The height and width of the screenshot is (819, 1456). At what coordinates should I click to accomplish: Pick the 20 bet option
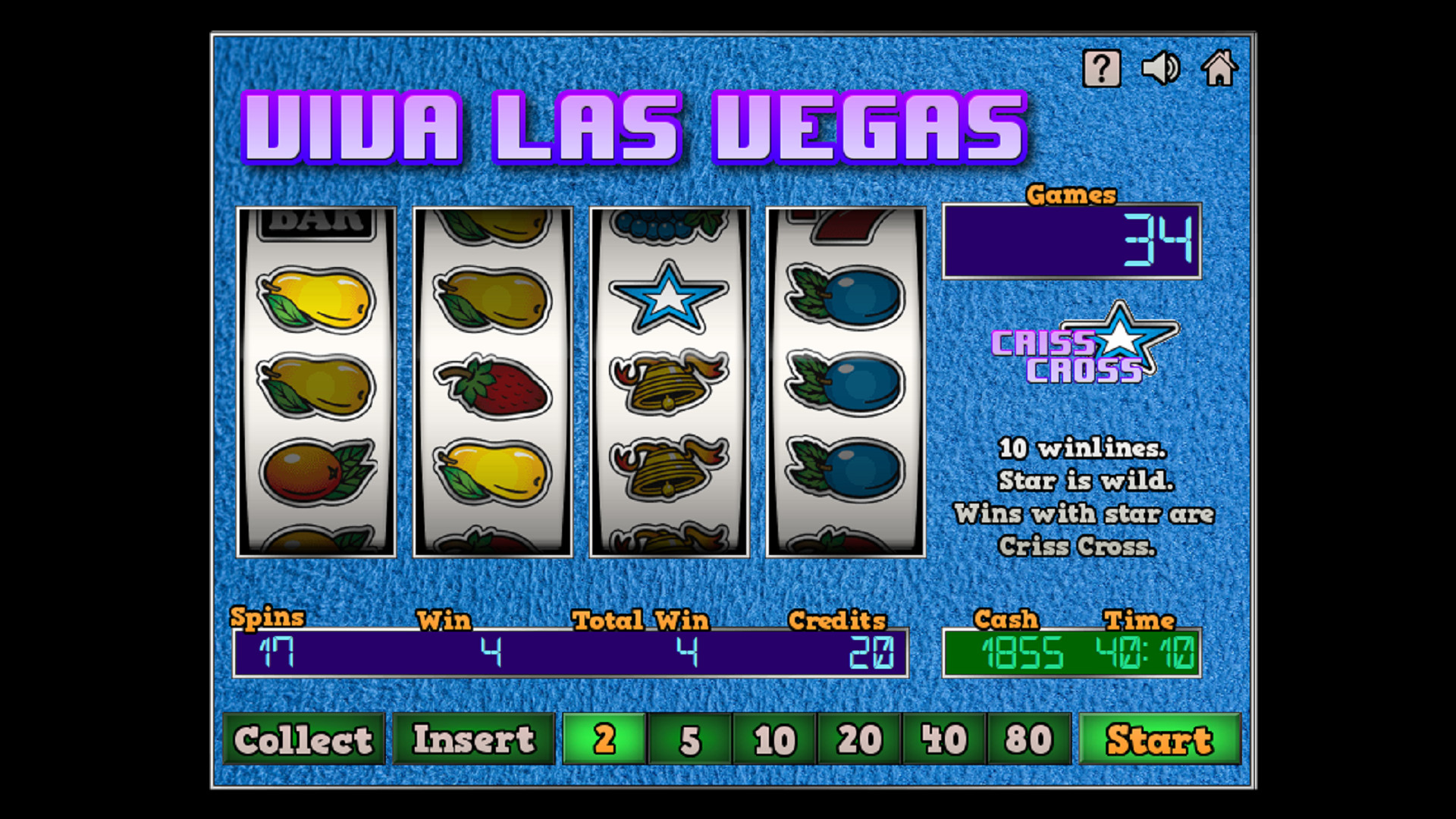click(x=858, y=739)
